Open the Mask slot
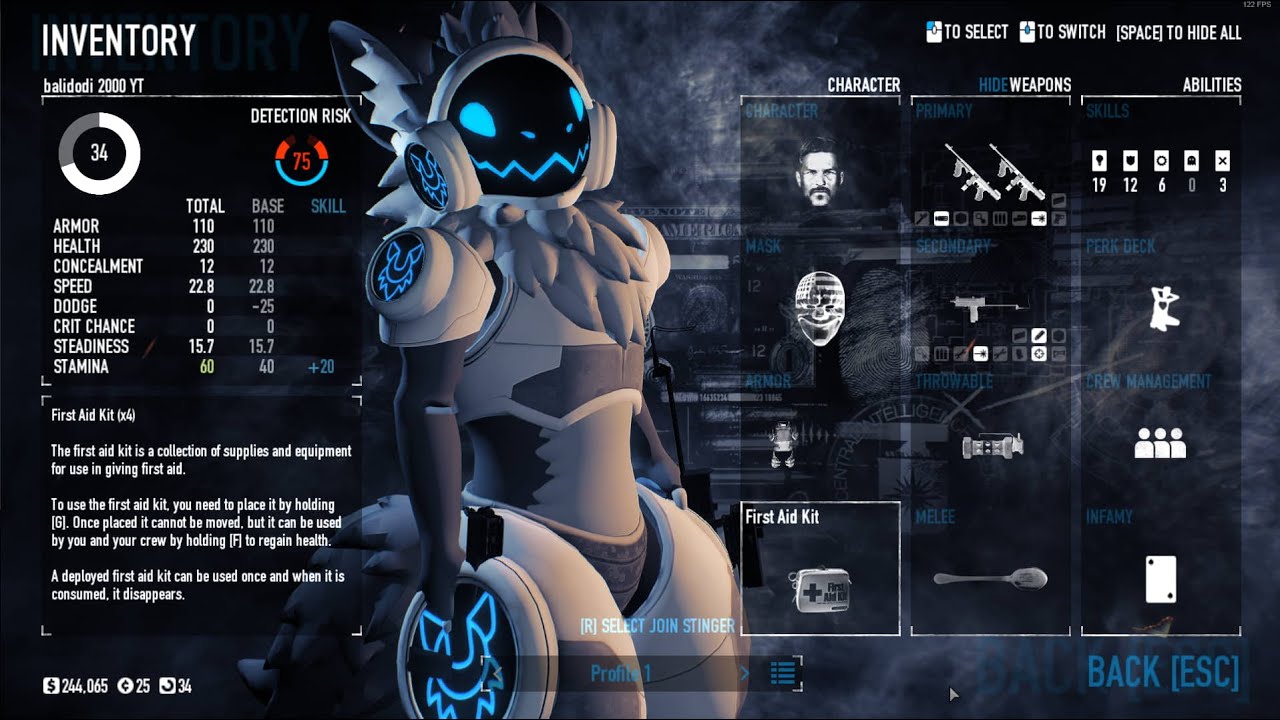 [x=820, y=307]
